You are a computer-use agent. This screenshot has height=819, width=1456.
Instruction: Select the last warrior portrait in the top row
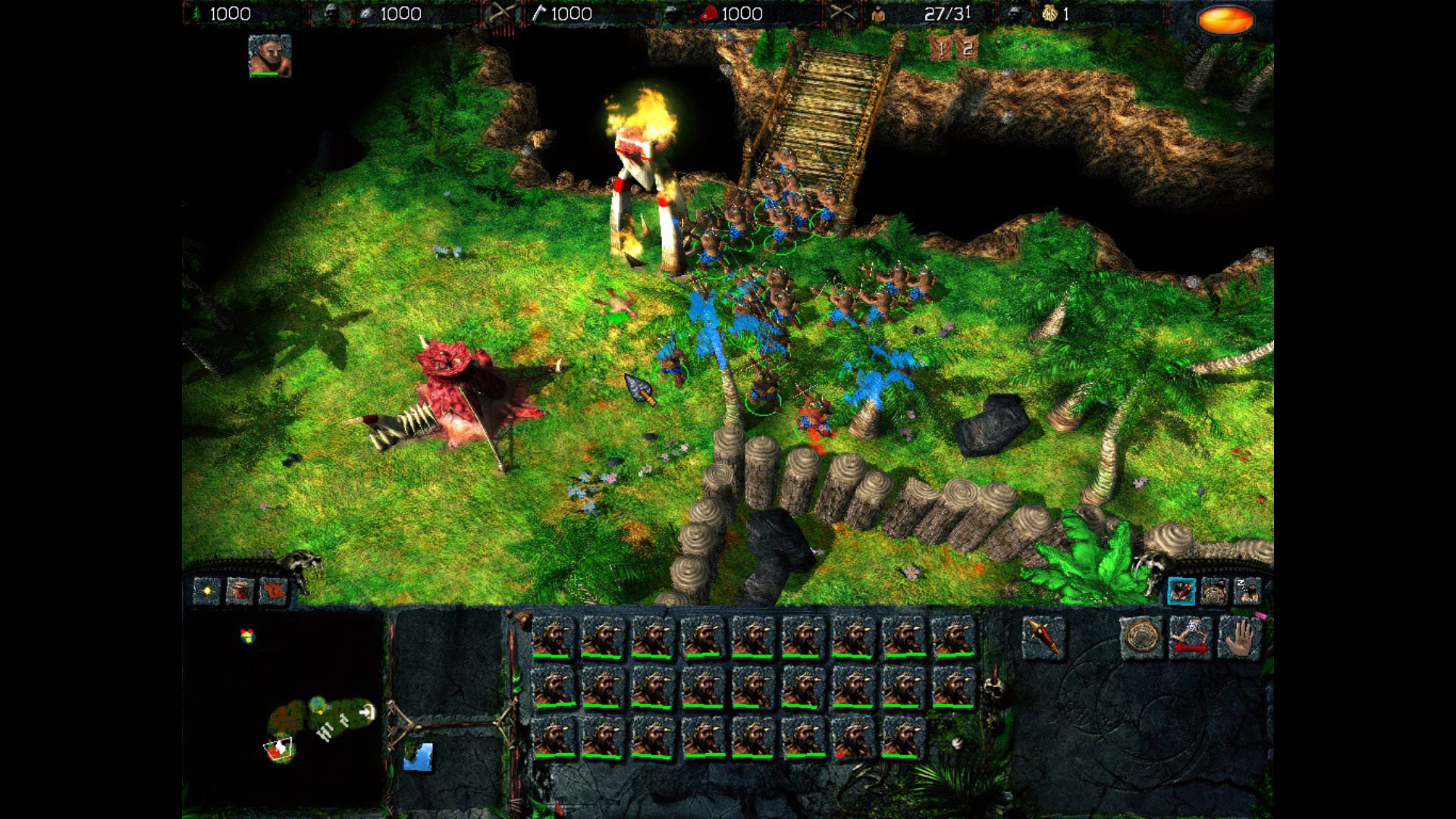click(x=952, y=637)
